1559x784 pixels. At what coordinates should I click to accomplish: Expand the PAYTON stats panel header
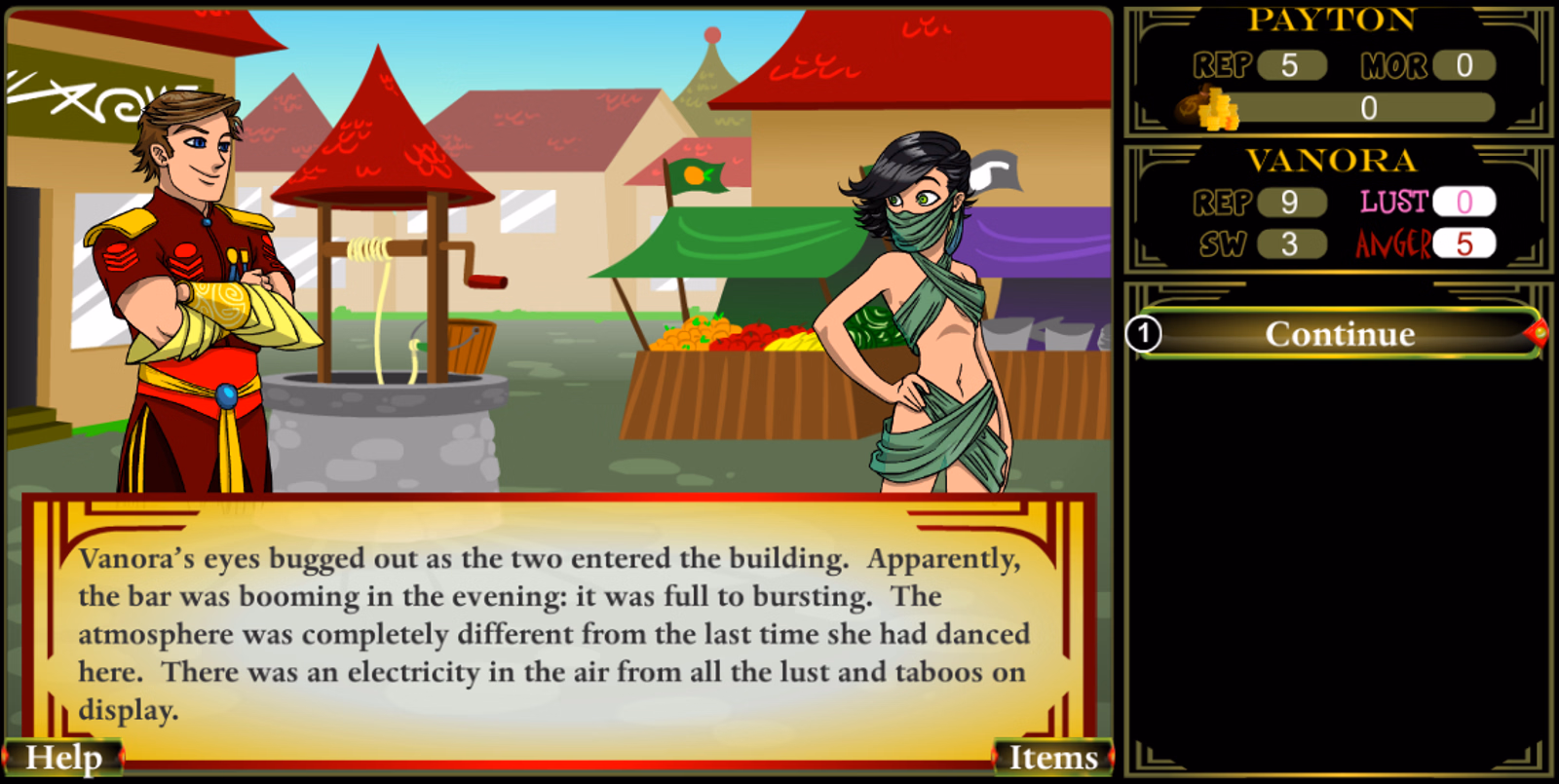coord(1331,19)
